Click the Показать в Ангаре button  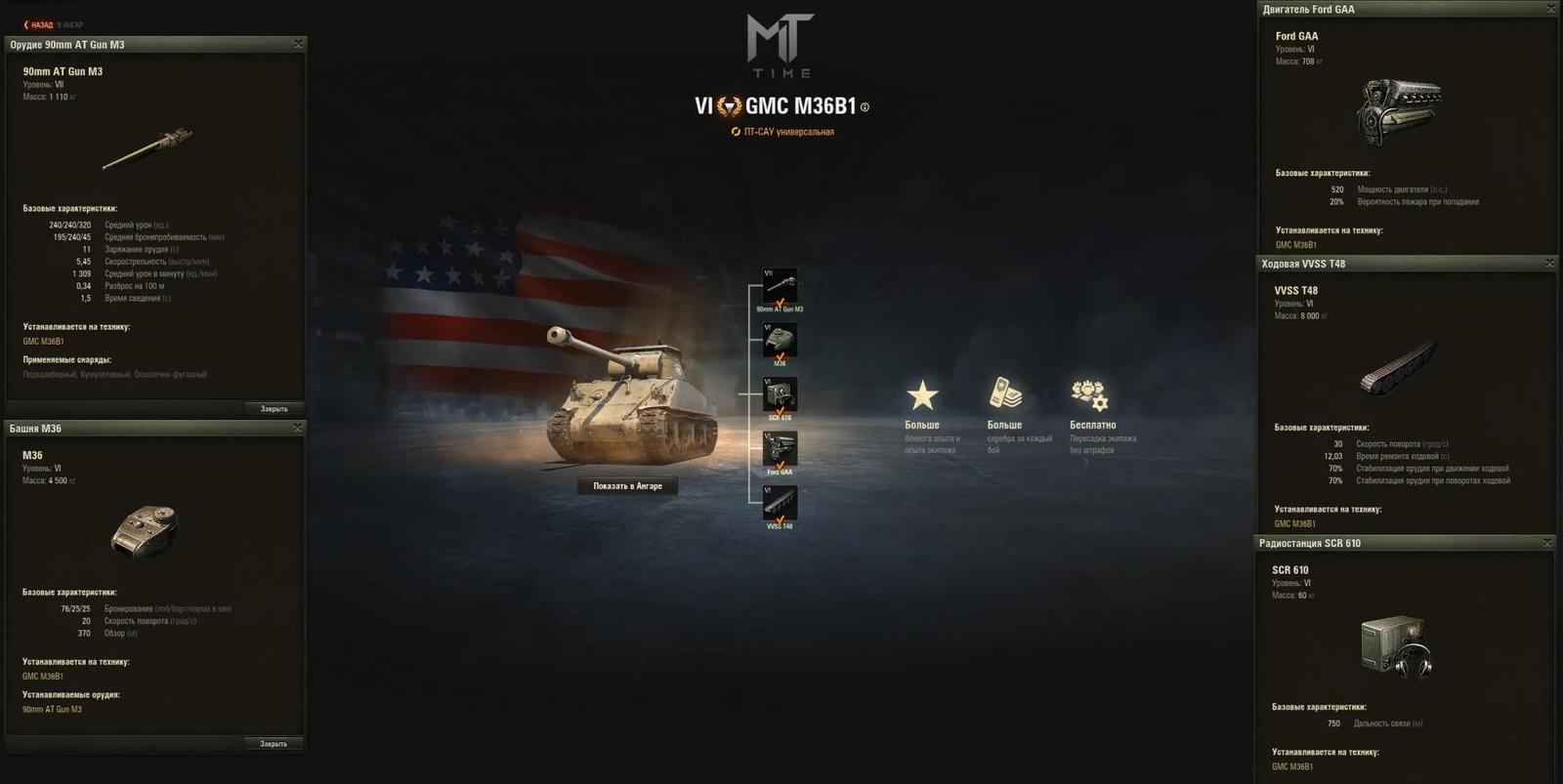(626, 484)
